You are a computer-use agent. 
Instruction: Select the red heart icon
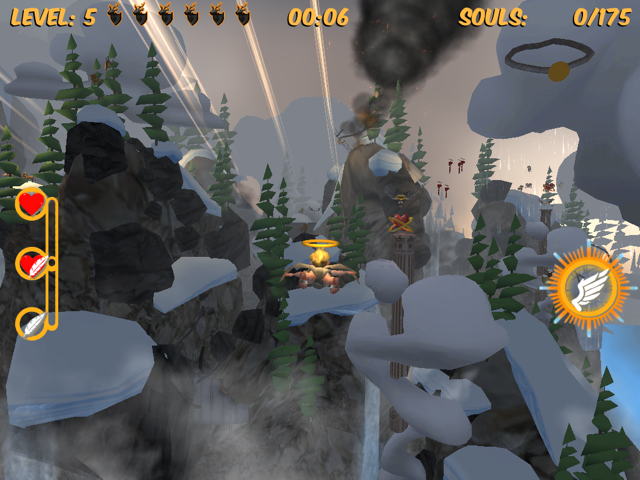pyautogui.click(x=32, y=204)
